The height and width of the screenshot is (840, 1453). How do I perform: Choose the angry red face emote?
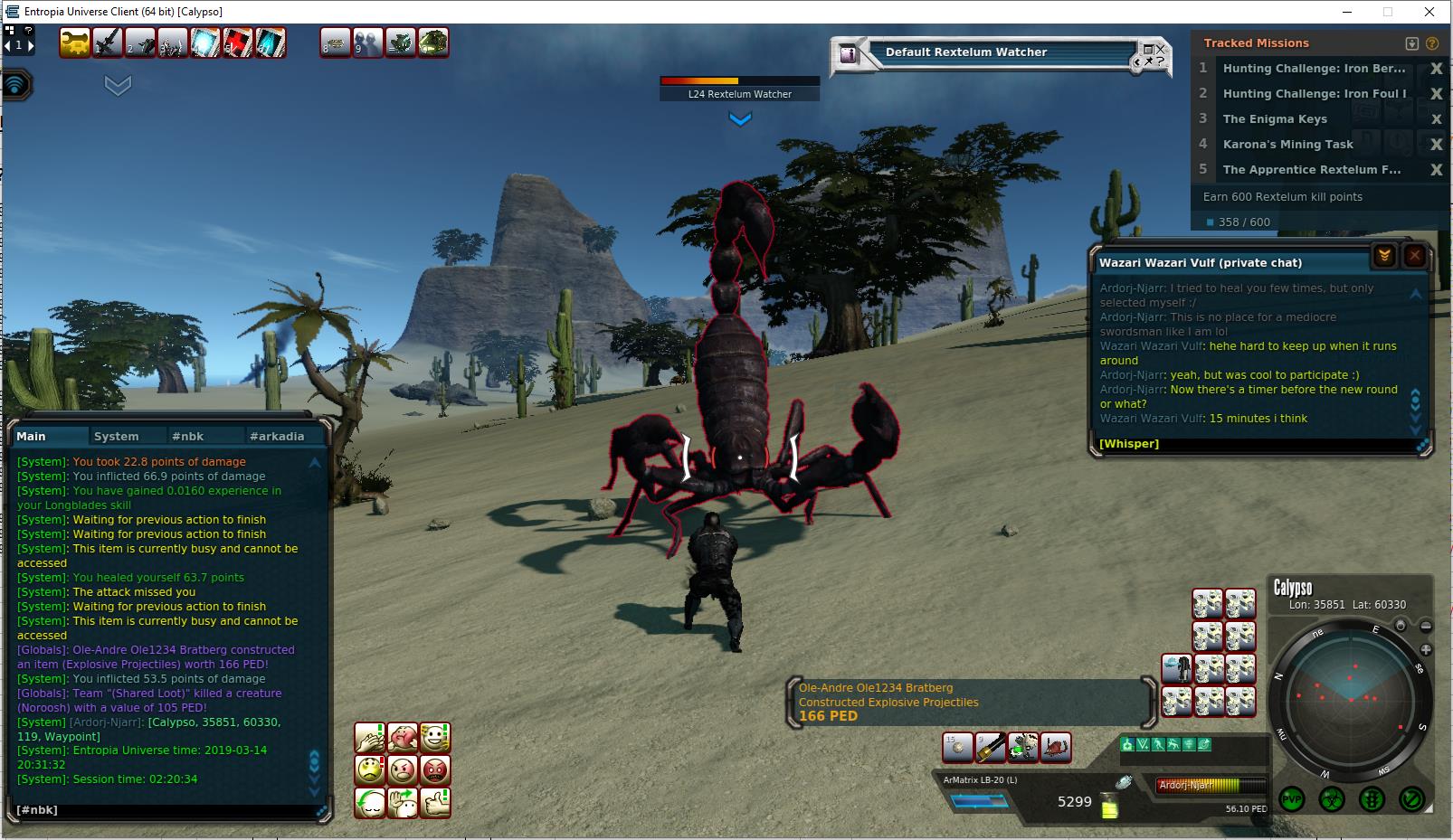pos(435,770)
